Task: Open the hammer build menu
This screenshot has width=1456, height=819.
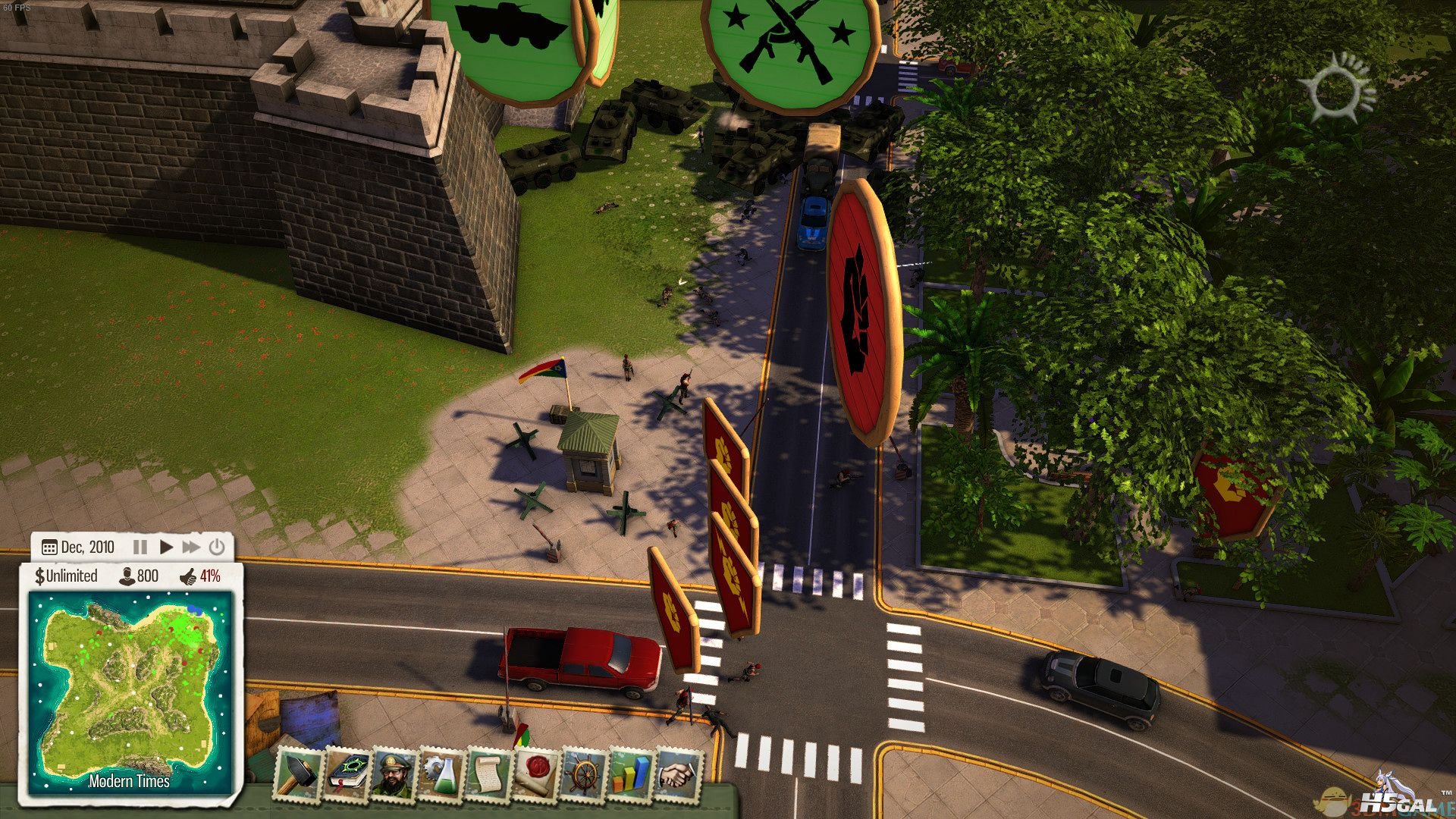Action: click(299, 773)
